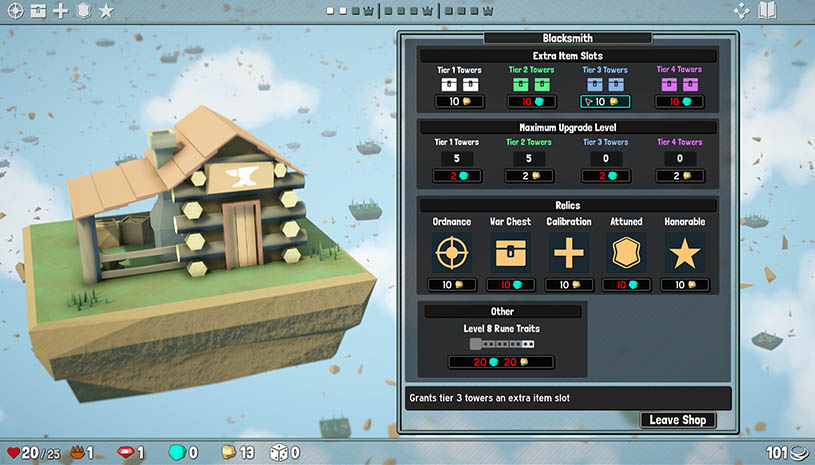Viewport: 815px width, 465px height.
Task: Click the four-arrow move icon
Action: point(741,11)
